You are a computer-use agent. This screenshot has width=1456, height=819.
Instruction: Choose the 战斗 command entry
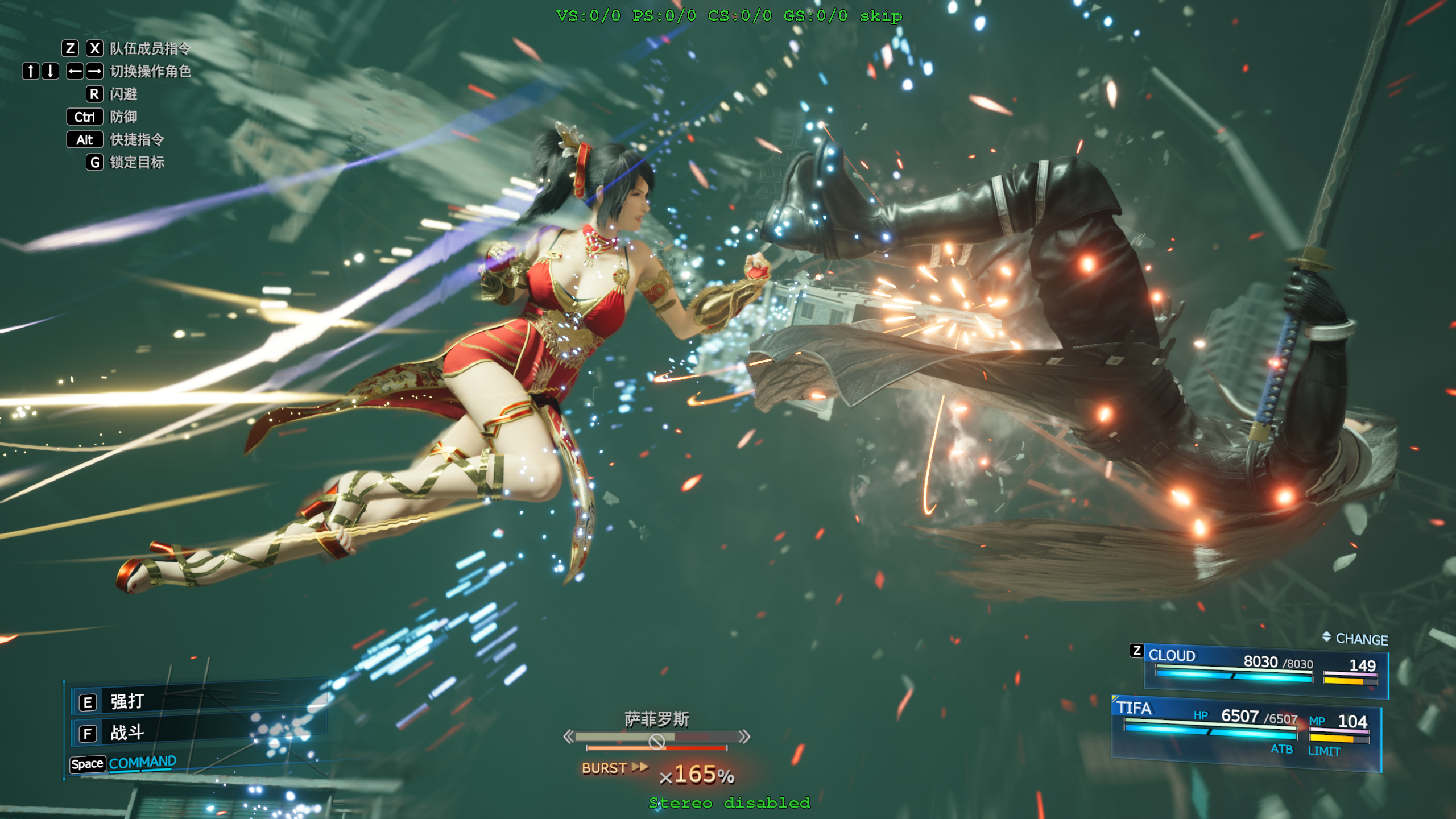(x=127, y=733)
